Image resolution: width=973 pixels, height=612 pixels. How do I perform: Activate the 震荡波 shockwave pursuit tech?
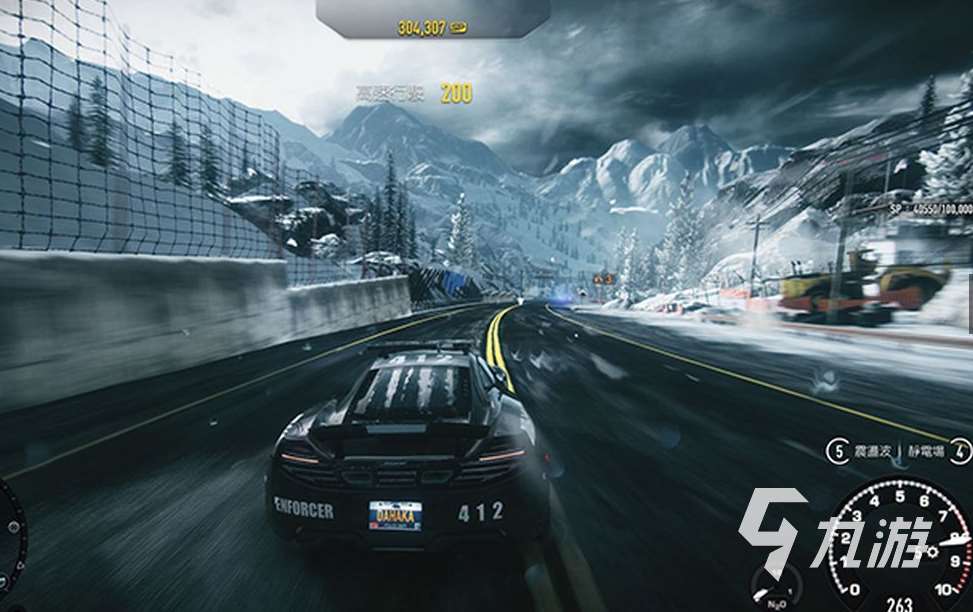pyautogui.click(x=838, y=452)
